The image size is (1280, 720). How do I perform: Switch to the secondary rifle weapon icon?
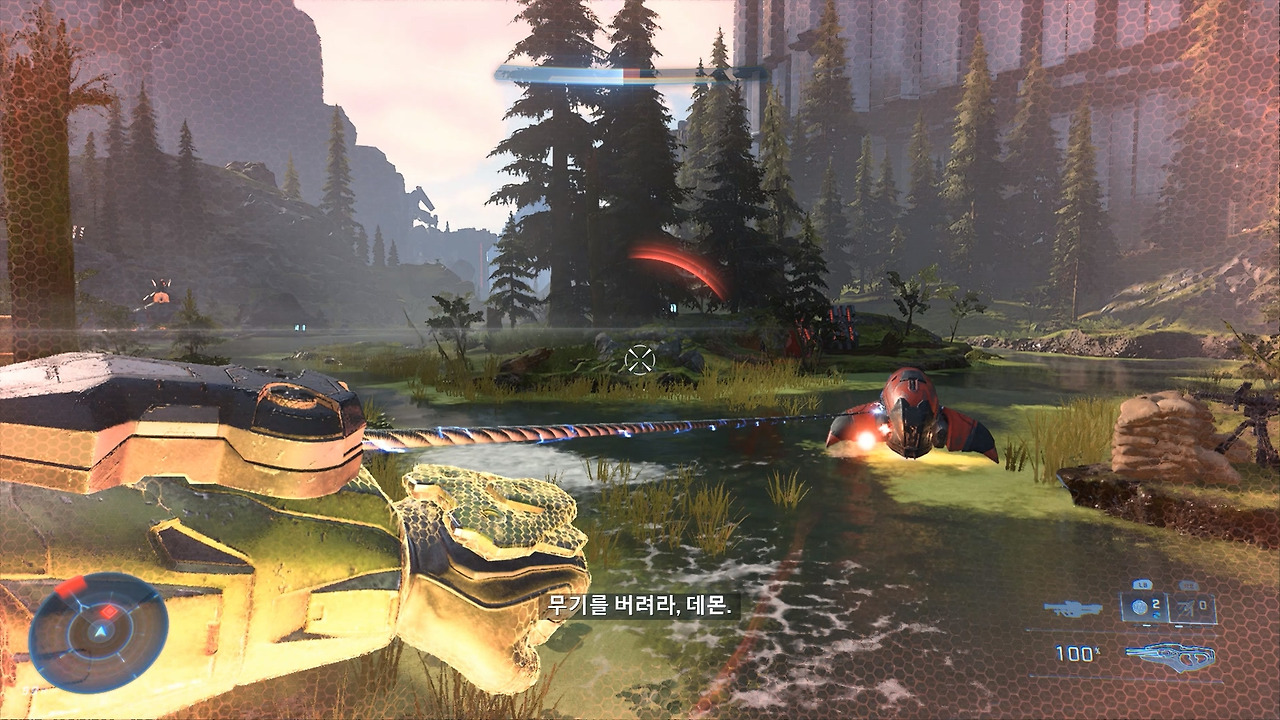1072,608
